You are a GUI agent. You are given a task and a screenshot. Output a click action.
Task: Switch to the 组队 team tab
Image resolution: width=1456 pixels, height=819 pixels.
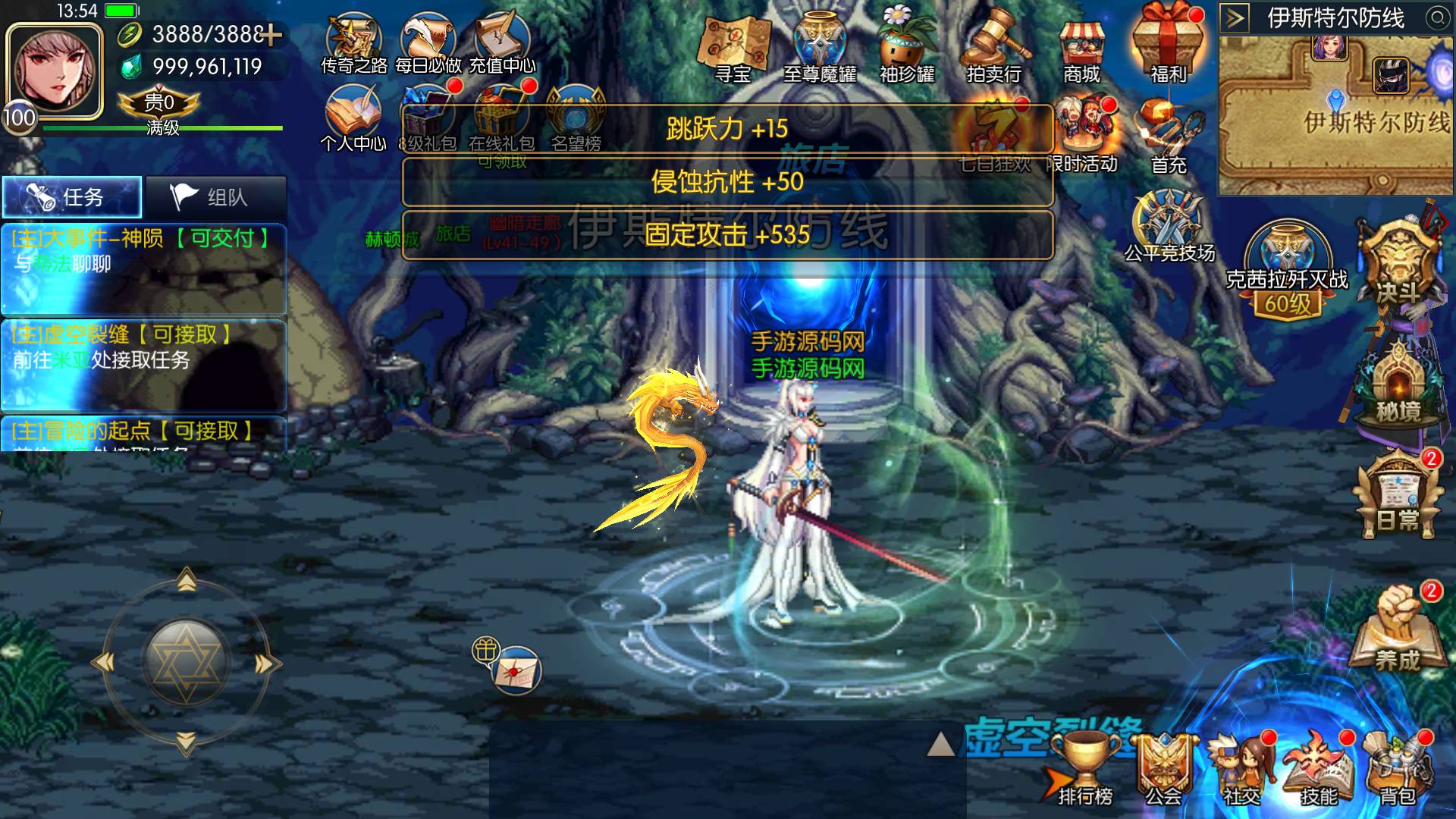click(x=216, y=197)
